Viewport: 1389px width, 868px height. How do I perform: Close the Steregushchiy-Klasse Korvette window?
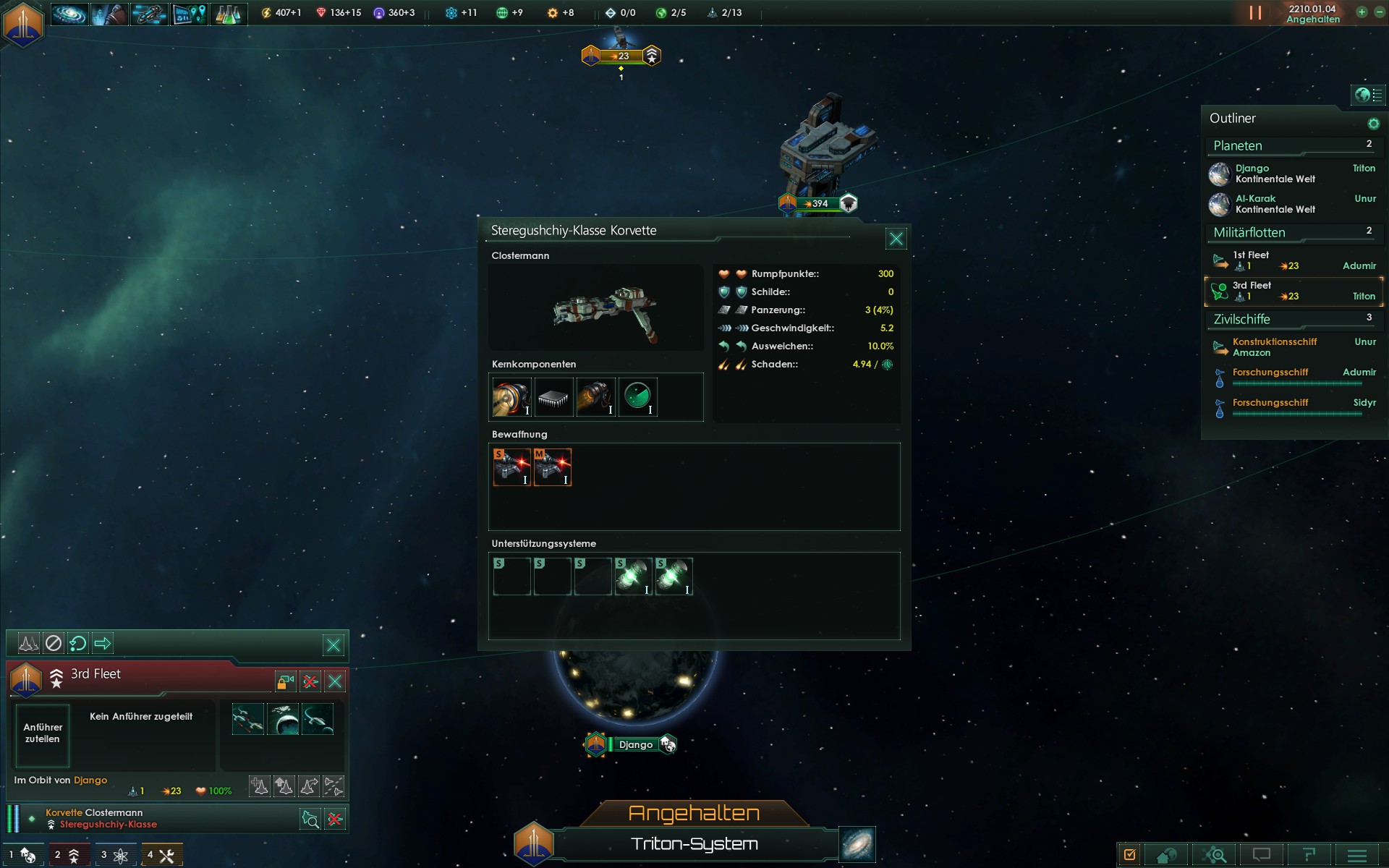896,239
